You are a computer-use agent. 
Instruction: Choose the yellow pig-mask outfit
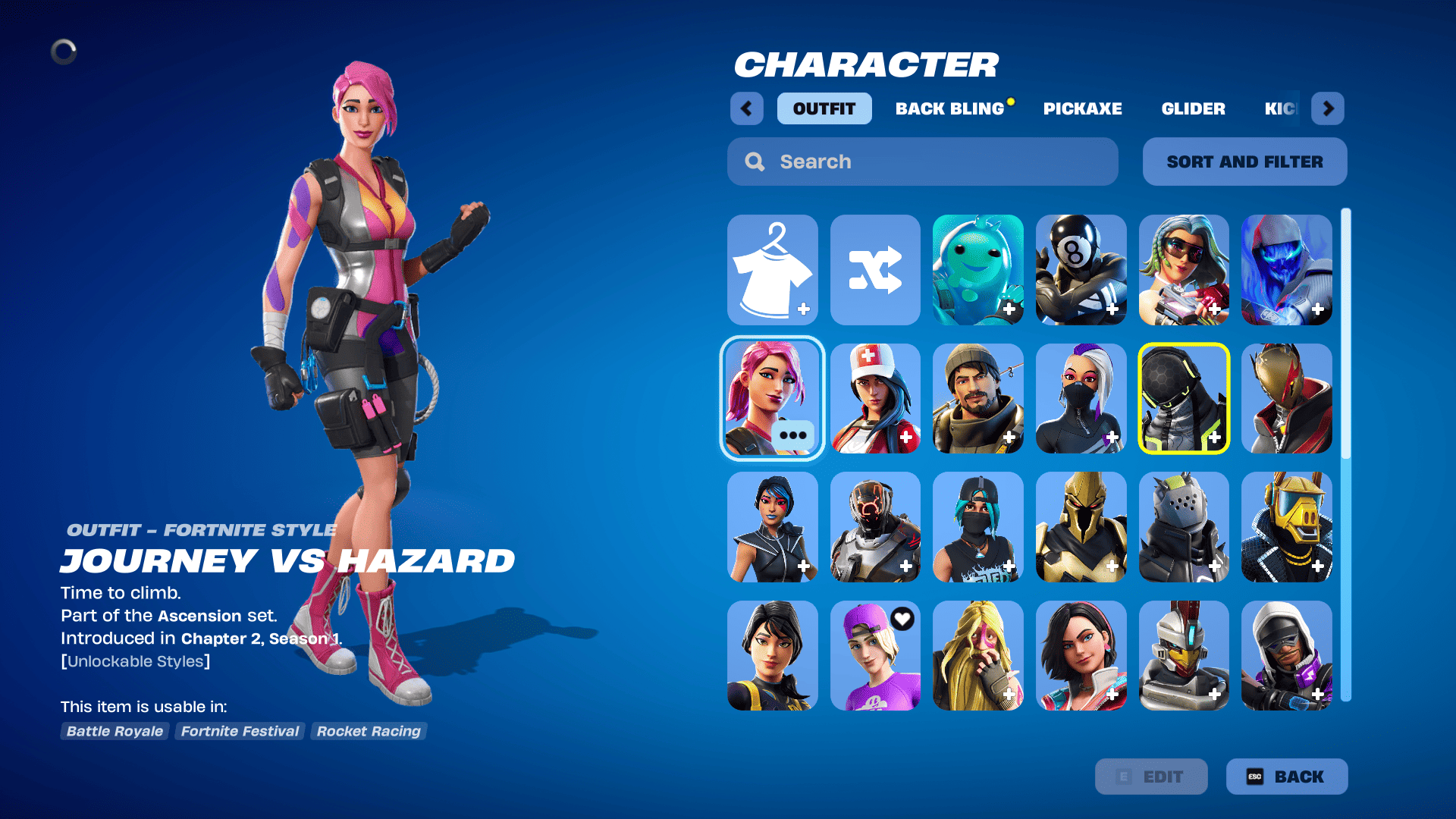tap(1286, 527)
